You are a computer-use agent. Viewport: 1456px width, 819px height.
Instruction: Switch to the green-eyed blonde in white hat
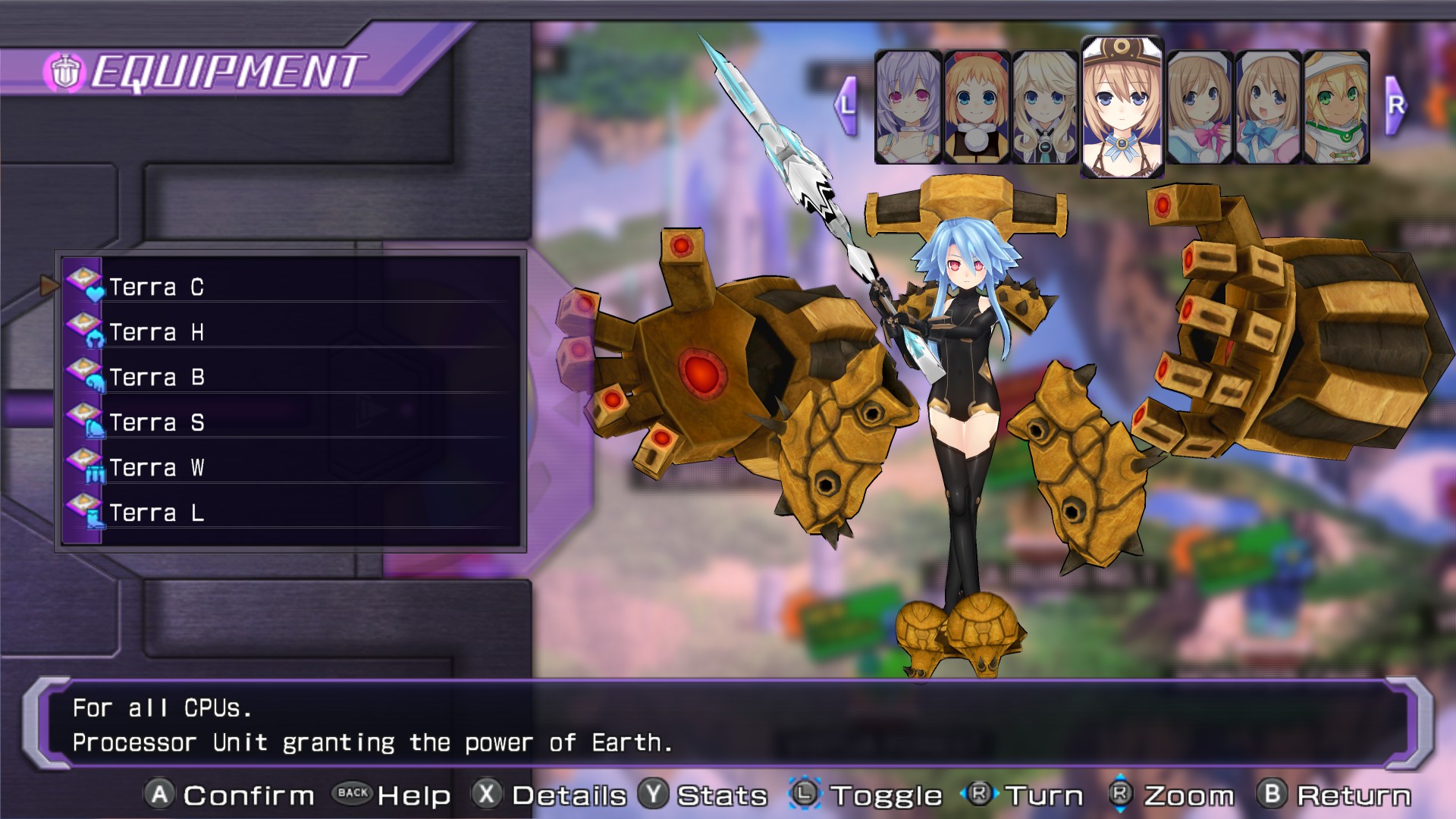point(1336,107)
